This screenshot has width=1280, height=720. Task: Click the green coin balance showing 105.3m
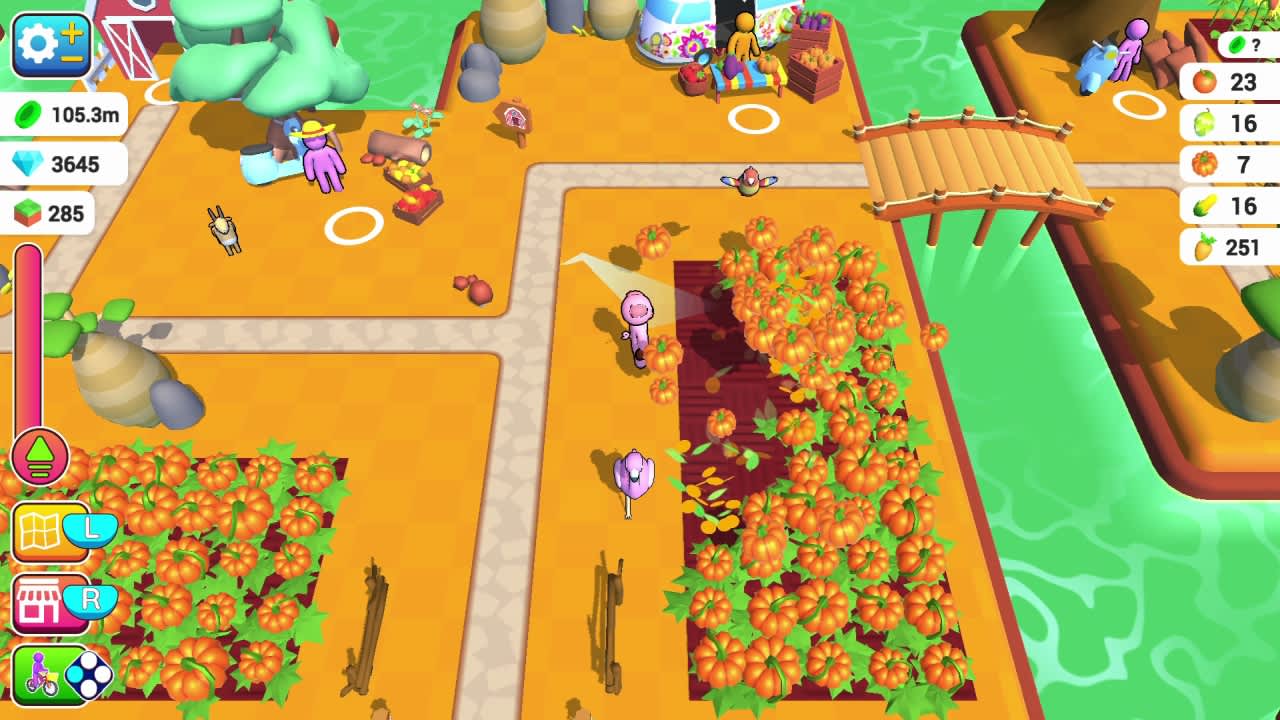pos(65,115)
